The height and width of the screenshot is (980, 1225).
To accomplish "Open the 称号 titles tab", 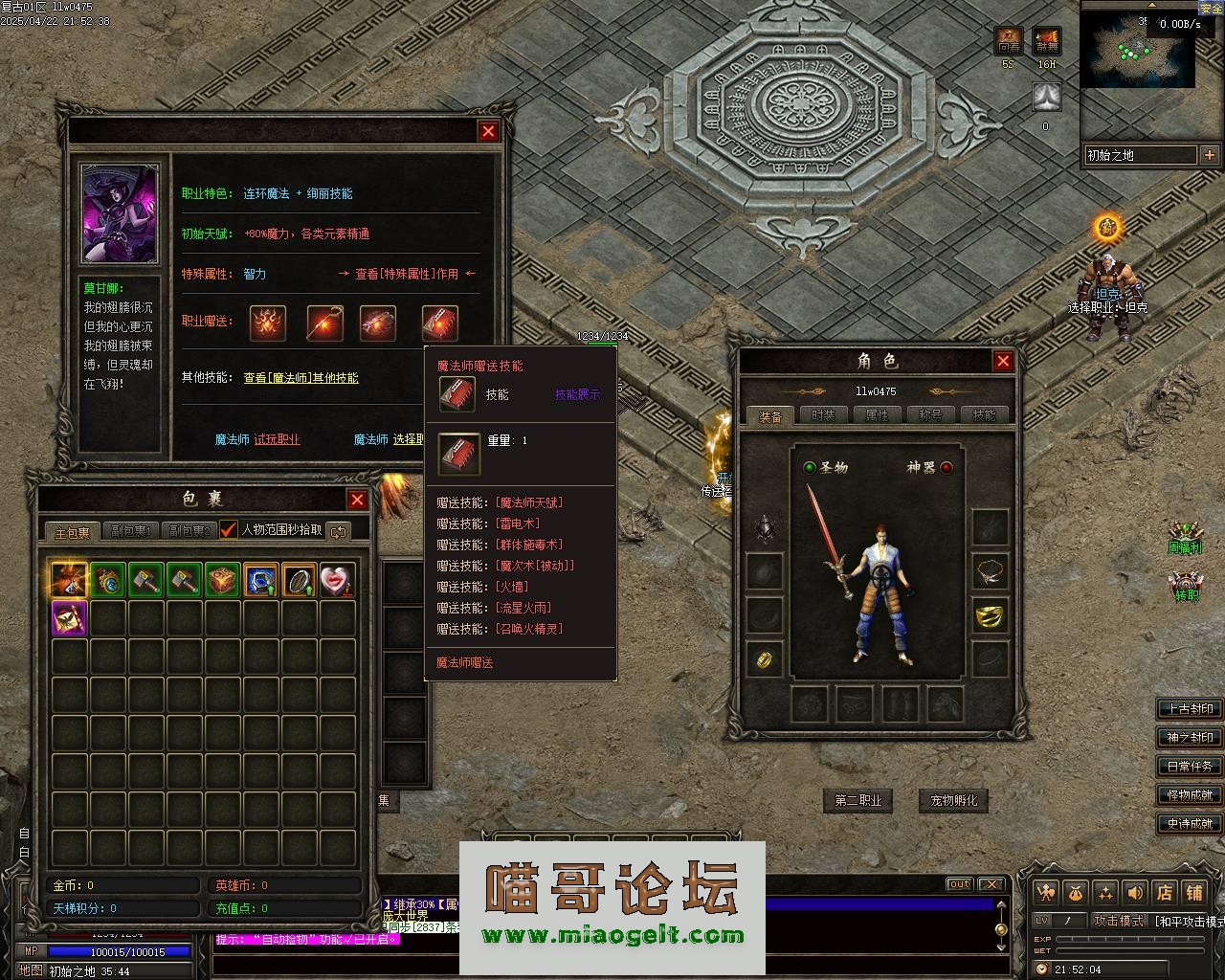I will 930,415.
